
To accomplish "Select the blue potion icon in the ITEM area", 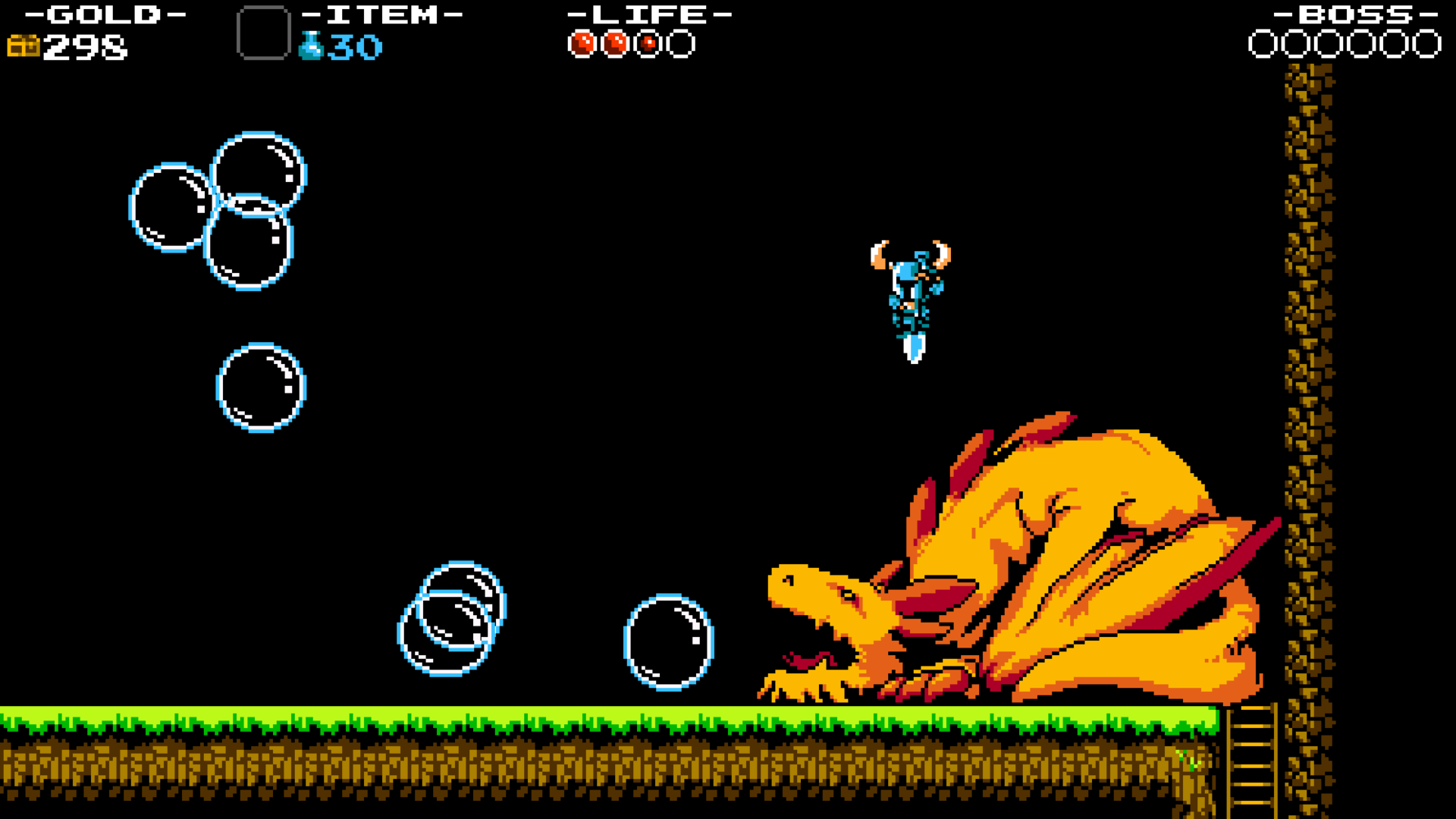I will 311,45.
